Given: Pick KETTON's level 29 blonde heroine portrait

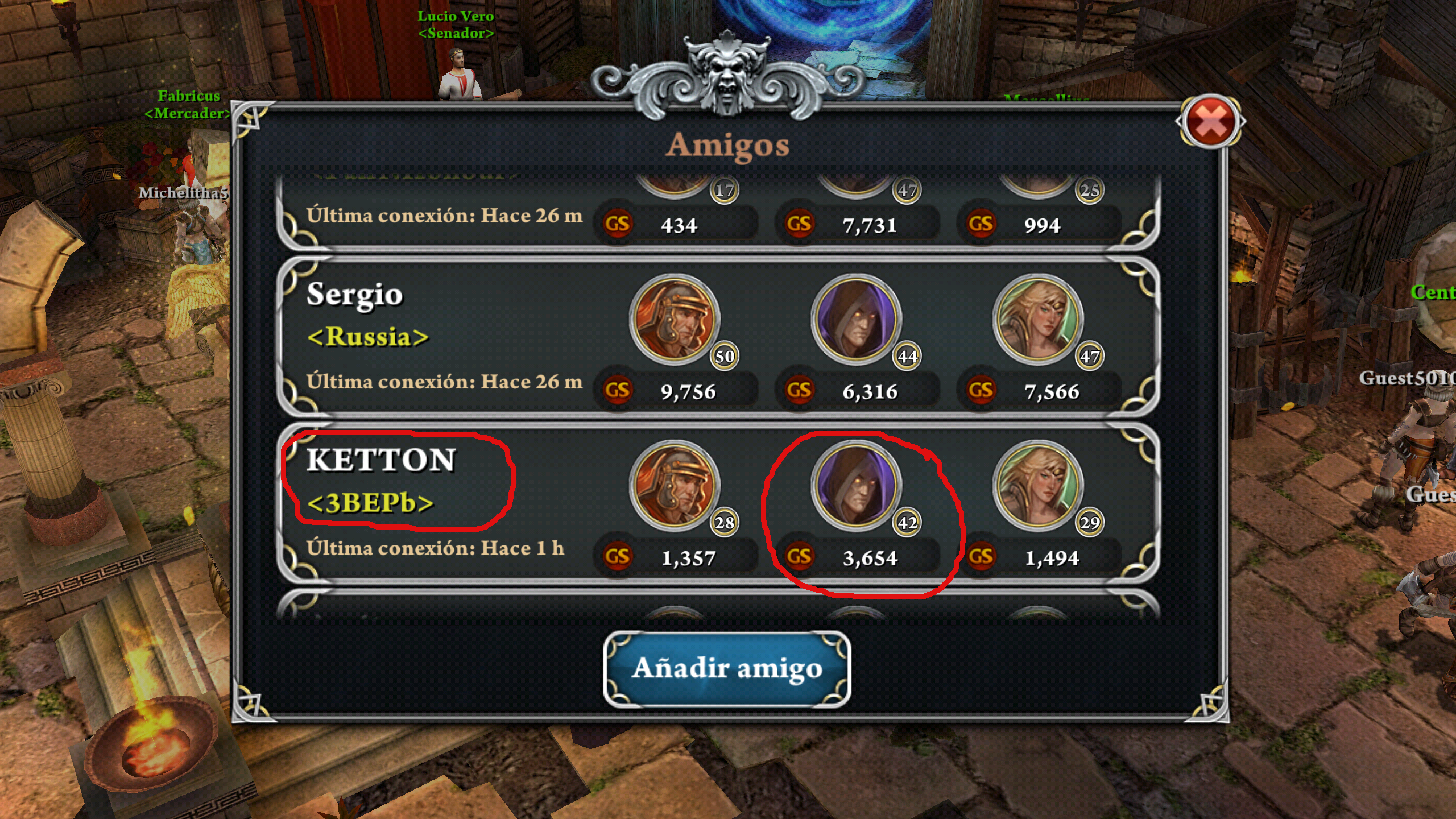Looking at the screenshot, I should pos(1038,486).
